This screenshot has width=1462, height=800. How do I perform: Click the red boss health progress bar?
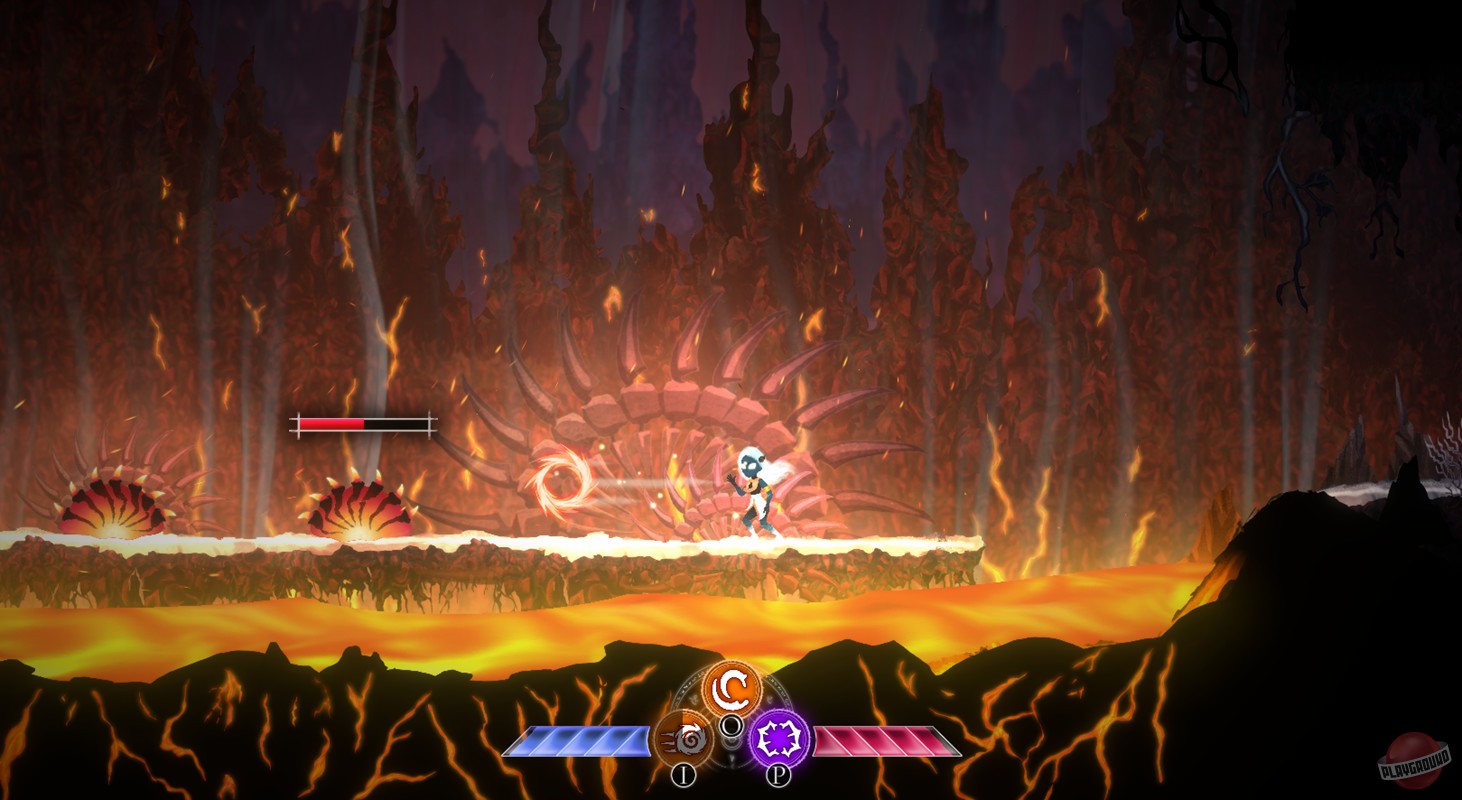tap(330, 424)
